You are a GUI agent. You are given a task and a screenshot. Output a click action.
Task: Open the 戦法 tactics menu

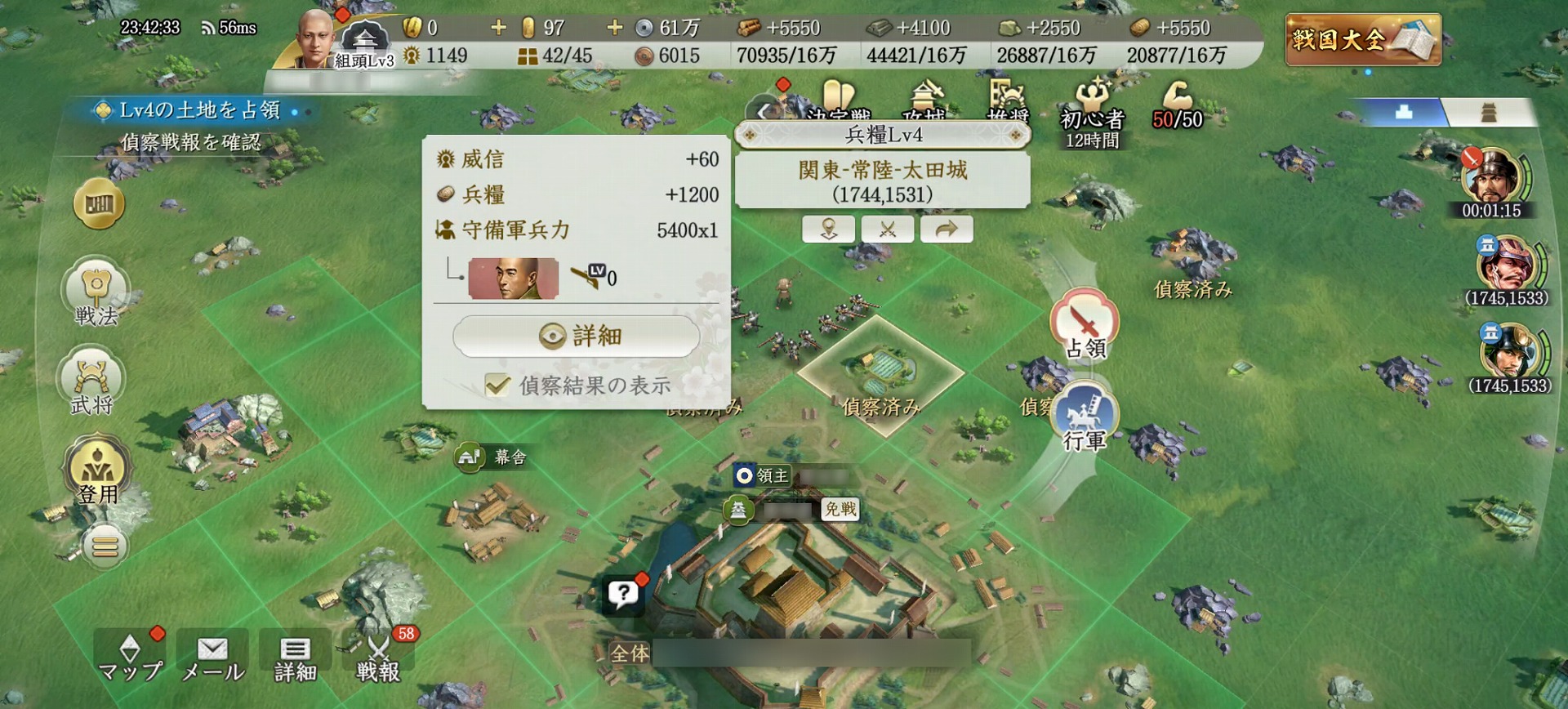[96, 293]
